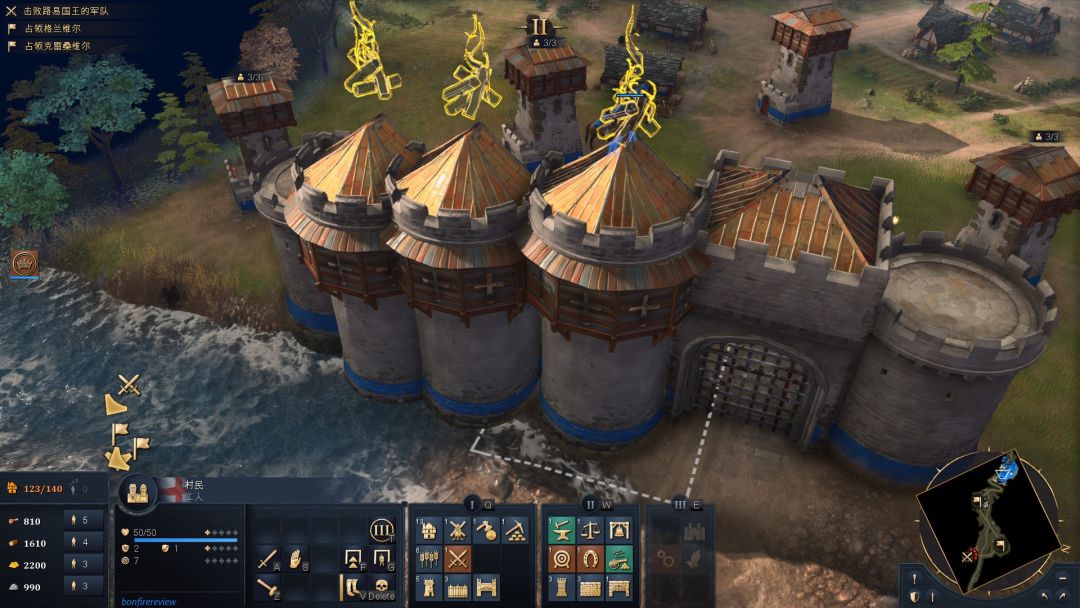Open Age I building tab
The height and width of the screenshot is (608, 1080).
point(472,505)
